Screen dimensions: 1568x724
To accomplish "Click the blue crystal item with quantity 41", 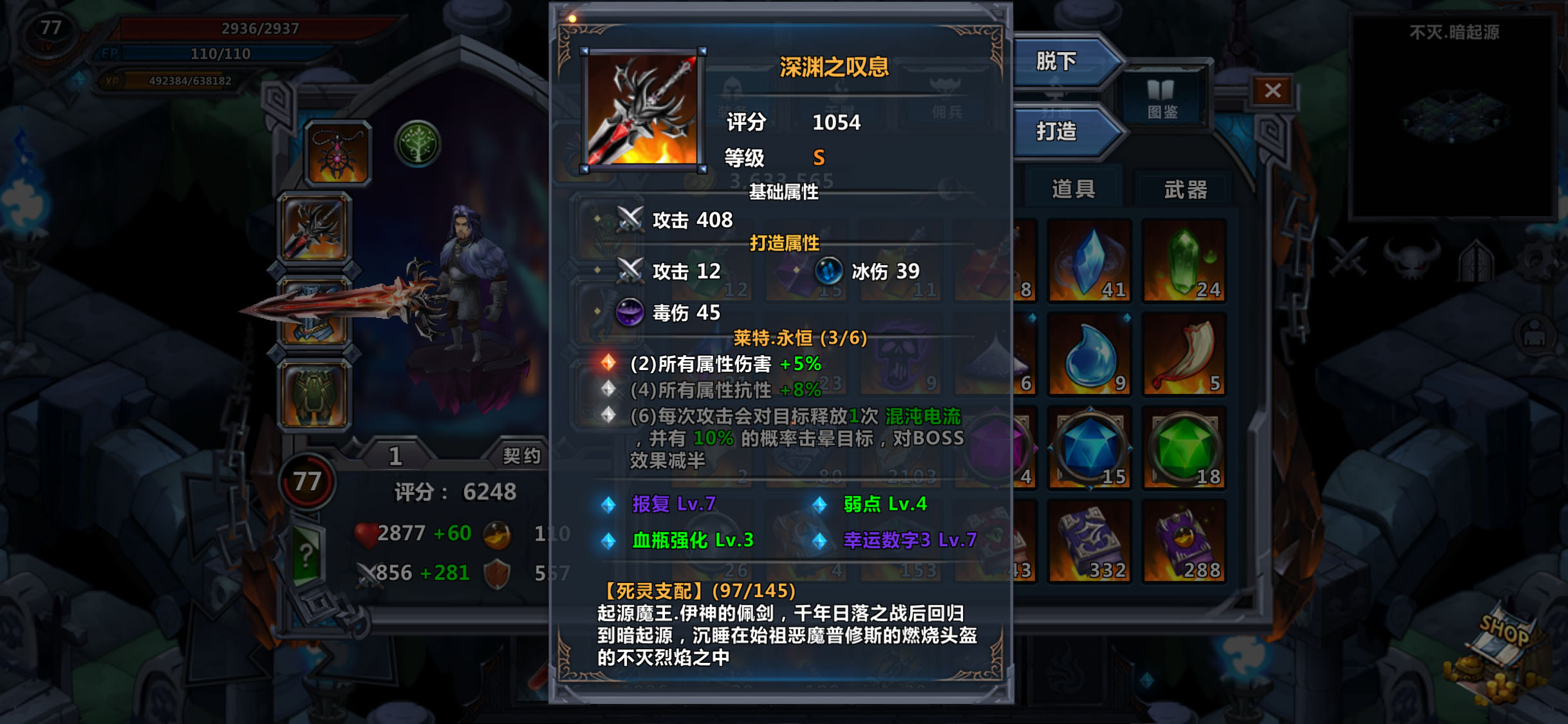I will pos(1089,261).
